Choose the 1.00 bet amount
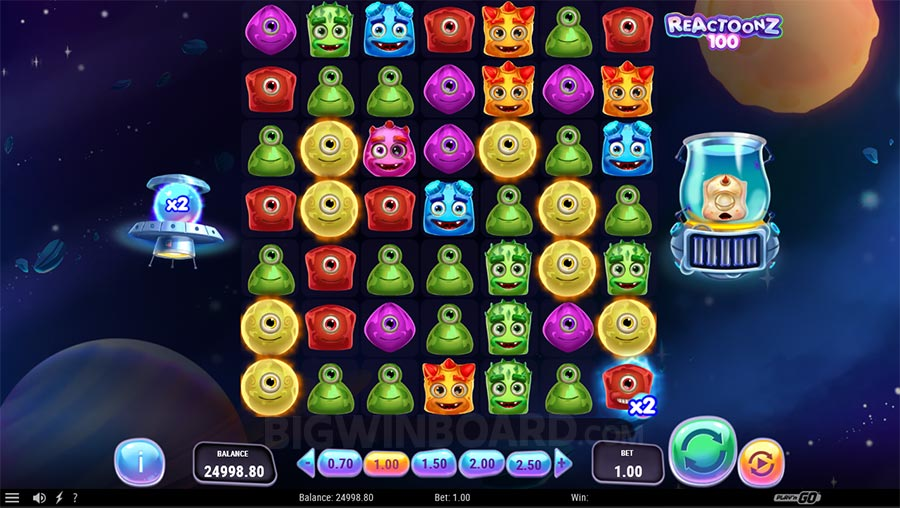900x508 pixels. 387,463
